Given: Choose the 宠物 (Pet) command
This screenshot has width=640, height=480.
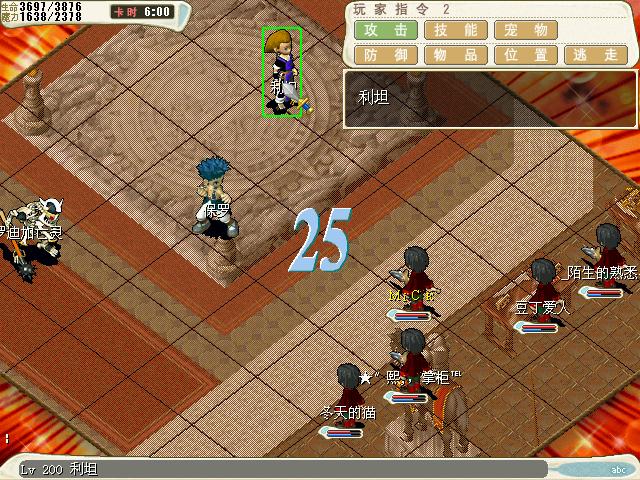Looking at the screenshot, I should [526, 30].
